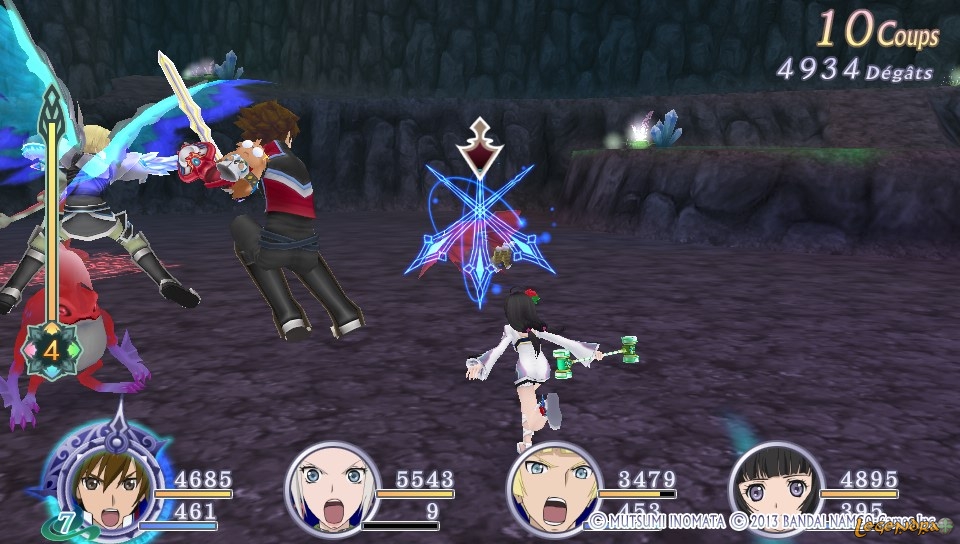Pick the black-haired girl portrait
Viewport: 960px width, 544px height.
pyautogui.click(x=773, y=489)
